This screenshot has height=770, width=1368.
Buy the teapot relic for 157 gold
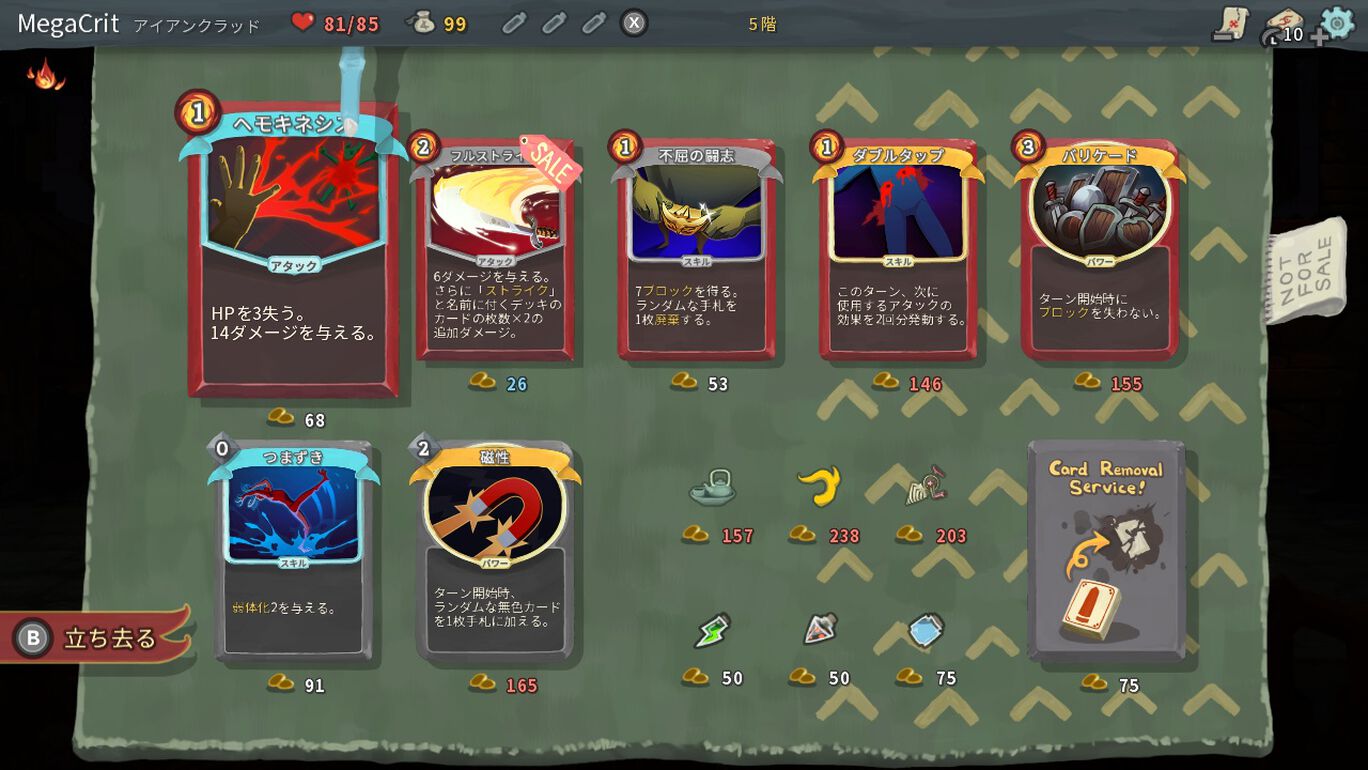tap(714, 490)
